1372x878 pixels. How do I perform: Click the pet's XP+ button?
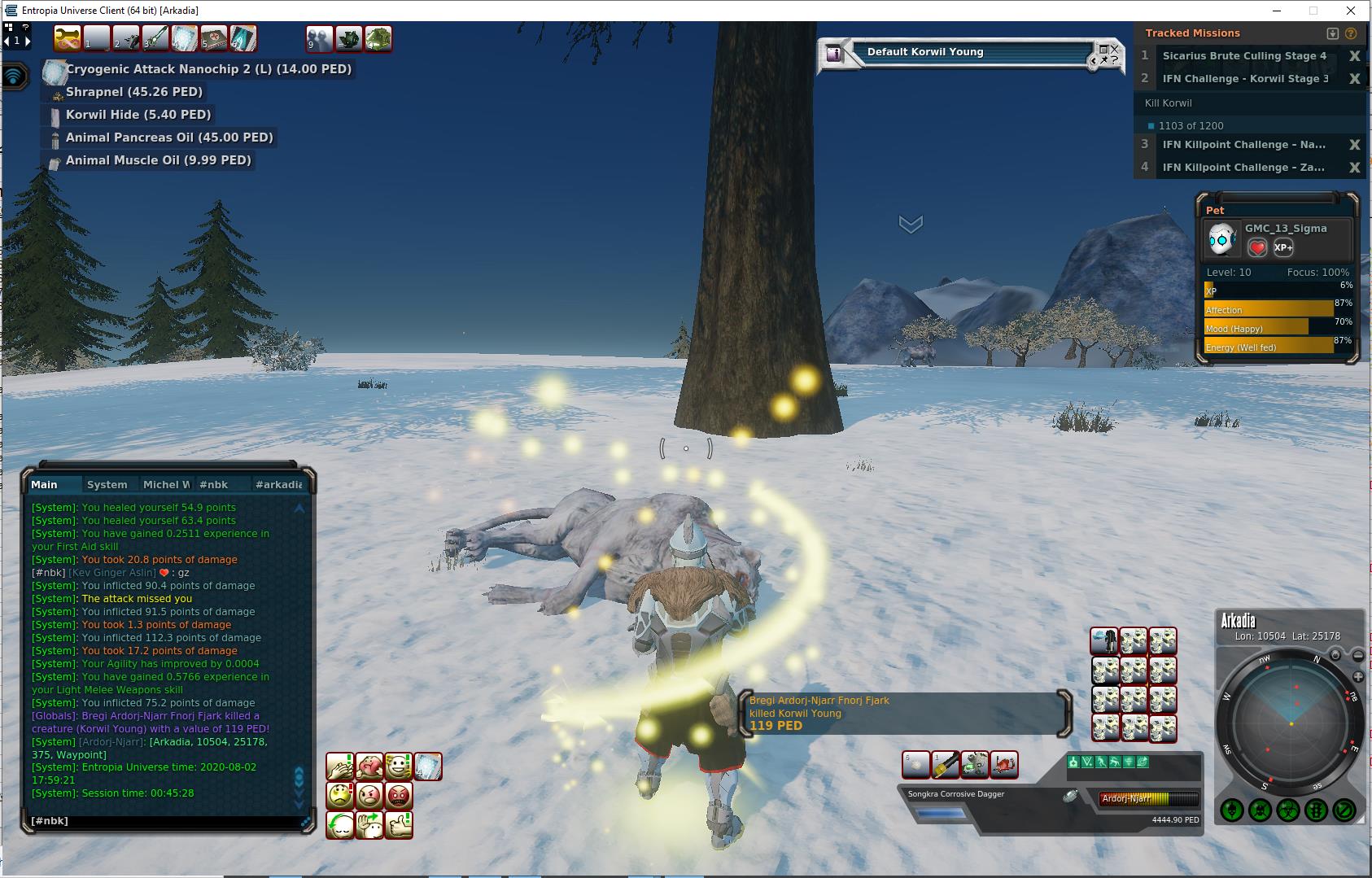coord(1283,247)
